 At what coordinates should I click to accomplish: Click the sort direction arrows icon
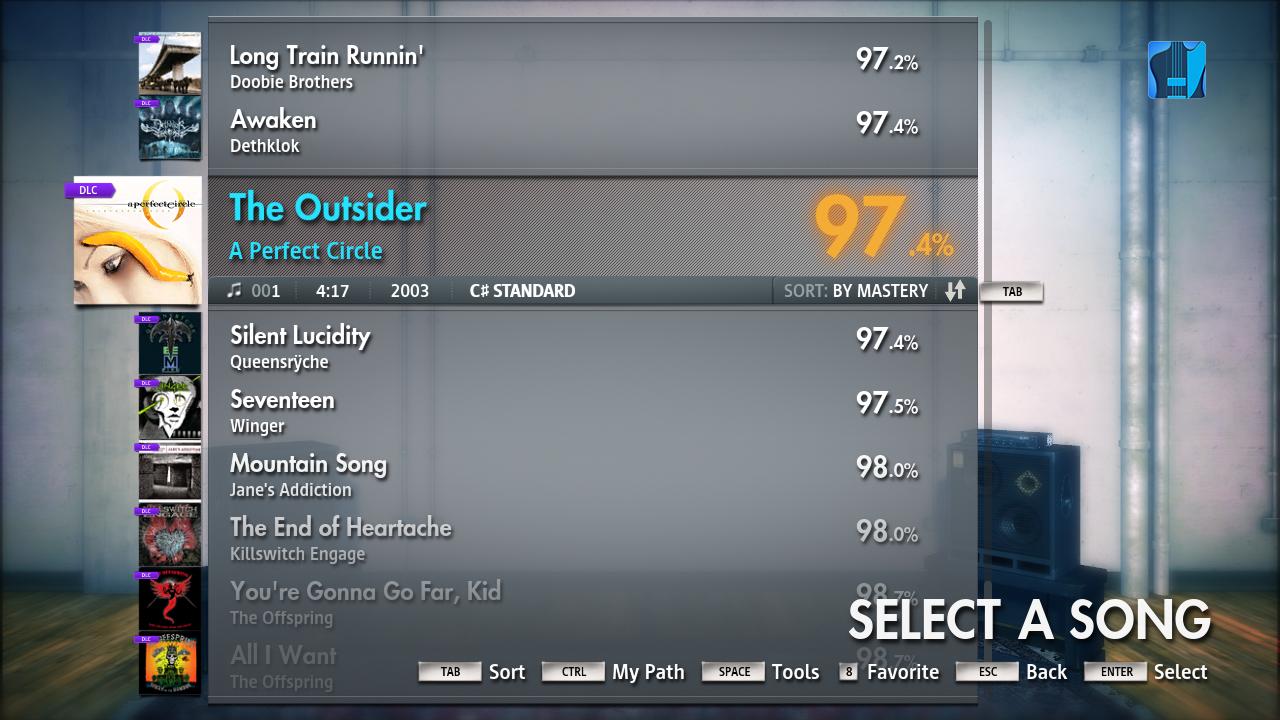954,291
